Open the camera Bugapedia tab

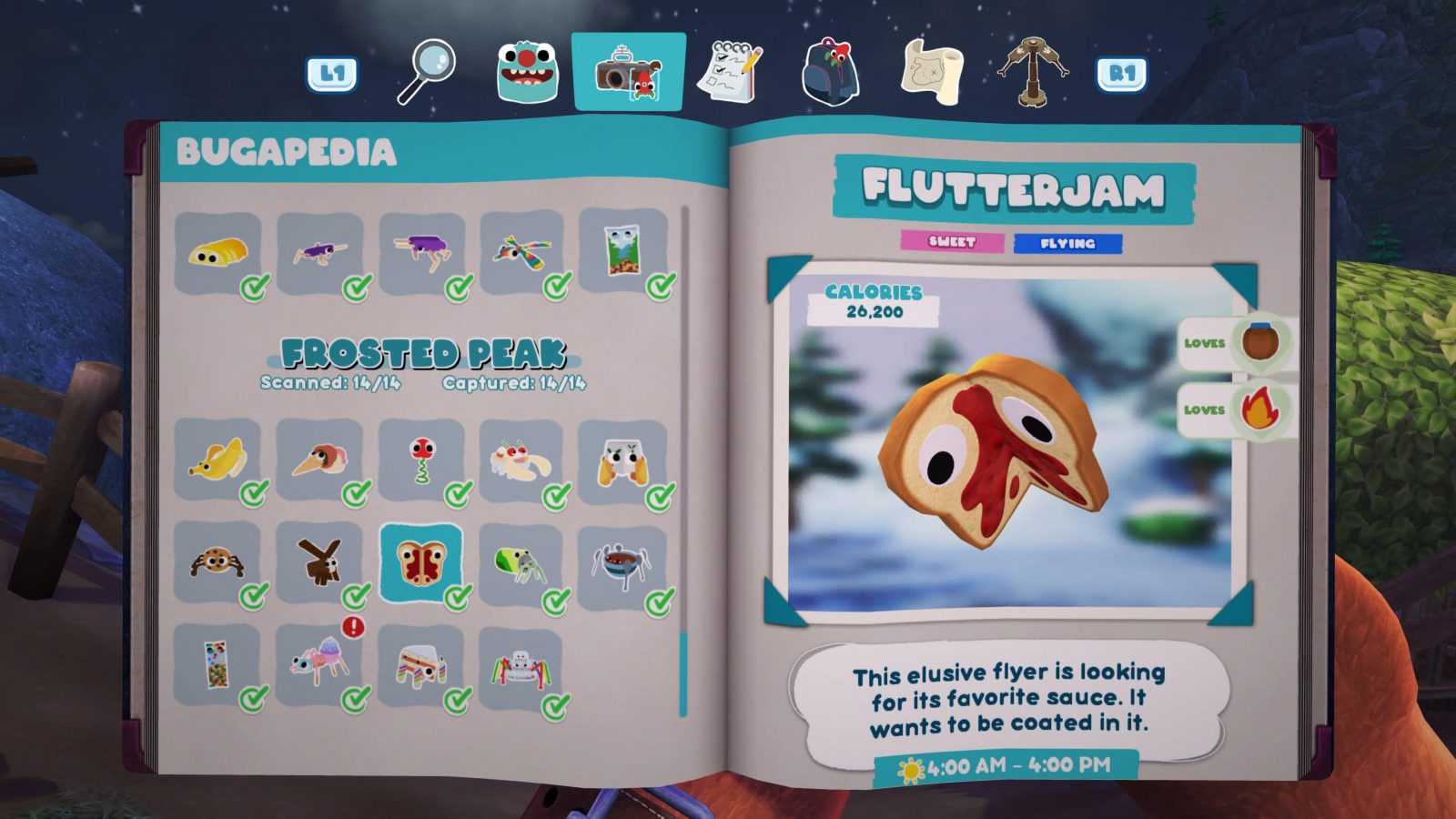click(629, 69)
